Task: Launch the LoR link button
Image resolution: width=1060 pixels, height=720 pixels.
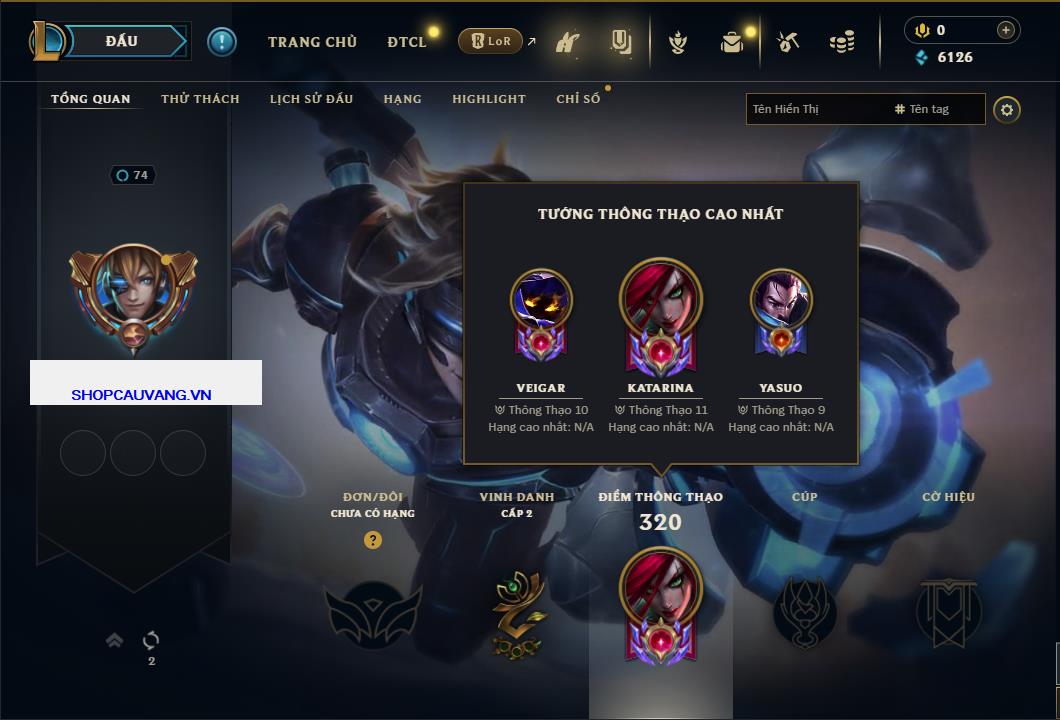Action: [490, 42]
